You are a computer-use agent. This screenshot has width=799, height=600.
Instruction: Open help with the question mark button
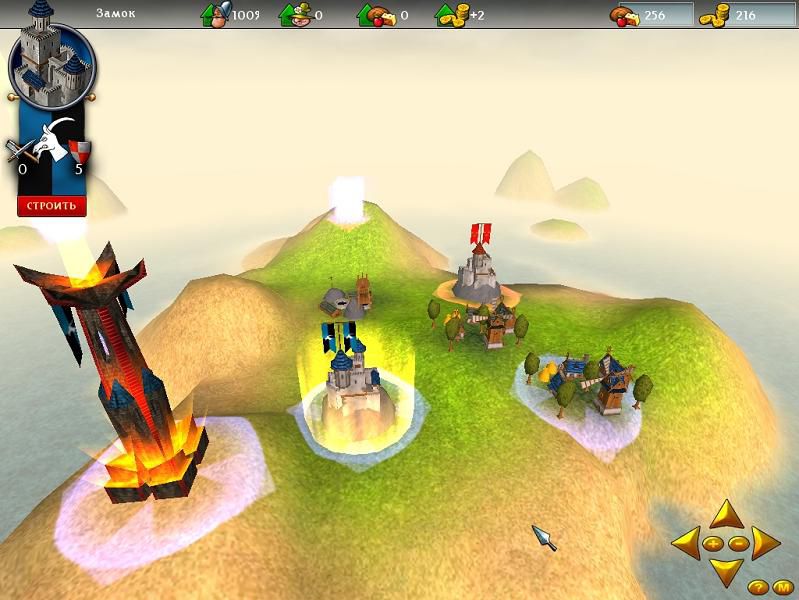coord(756,586)
